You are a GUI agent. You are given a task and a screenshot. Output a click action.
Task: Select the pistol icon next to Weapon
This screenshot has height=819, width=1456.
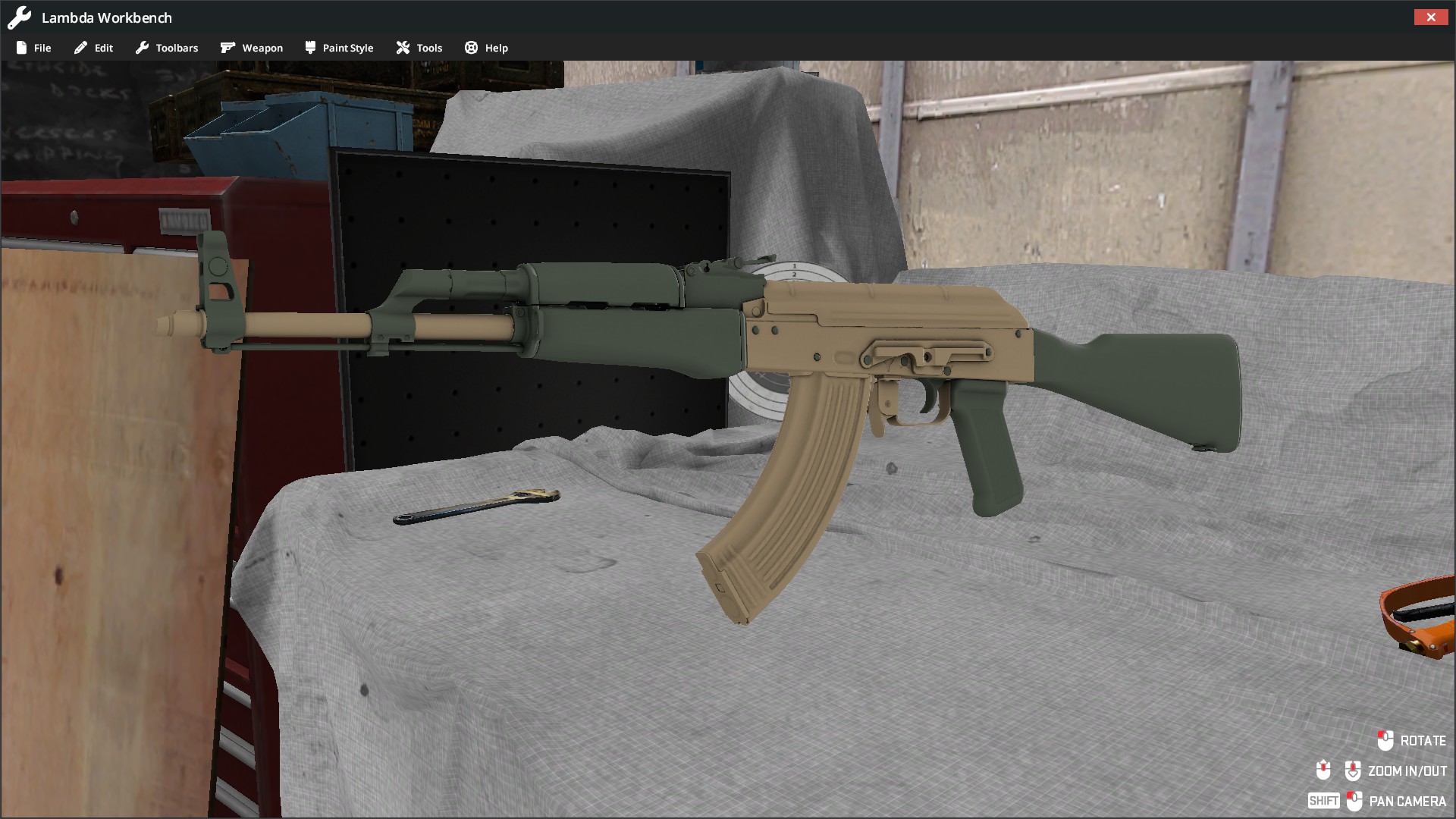227,47
